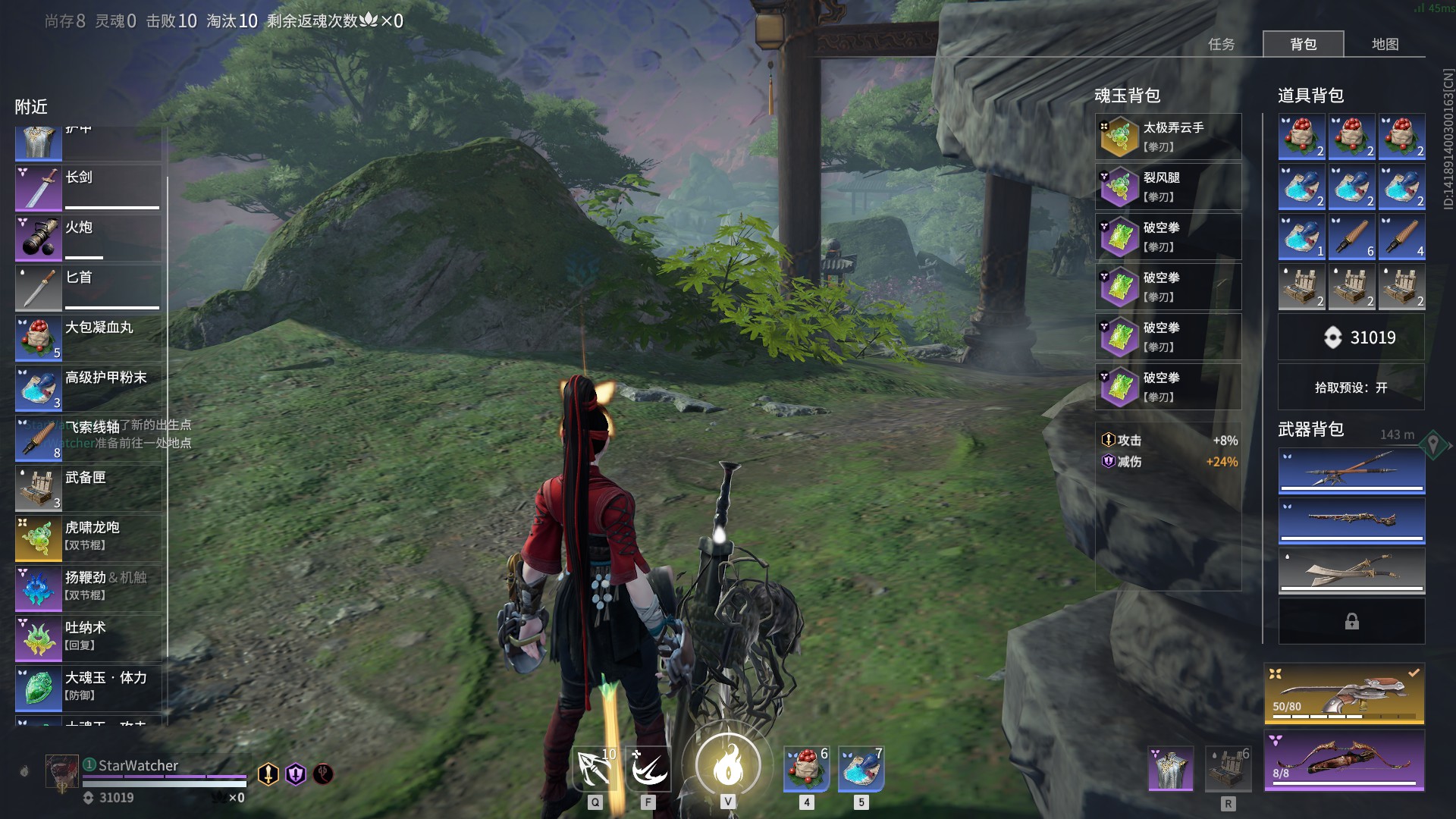Choose the equipped bow with 8/8 ammo
The width and height of the screenshot is (1456, 819).
[1344, 761]
